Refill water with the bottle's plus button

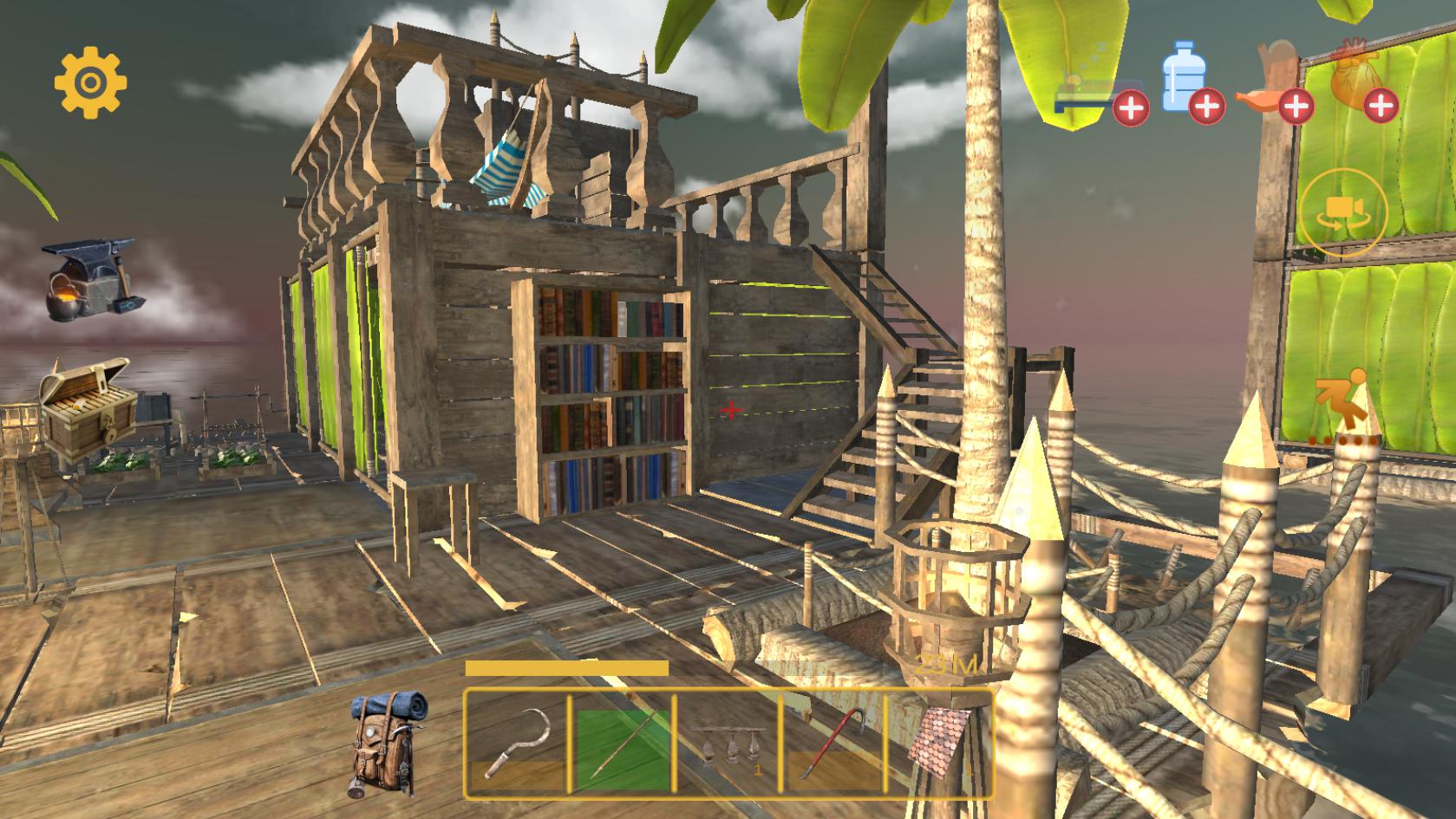tap(1206, 107)
